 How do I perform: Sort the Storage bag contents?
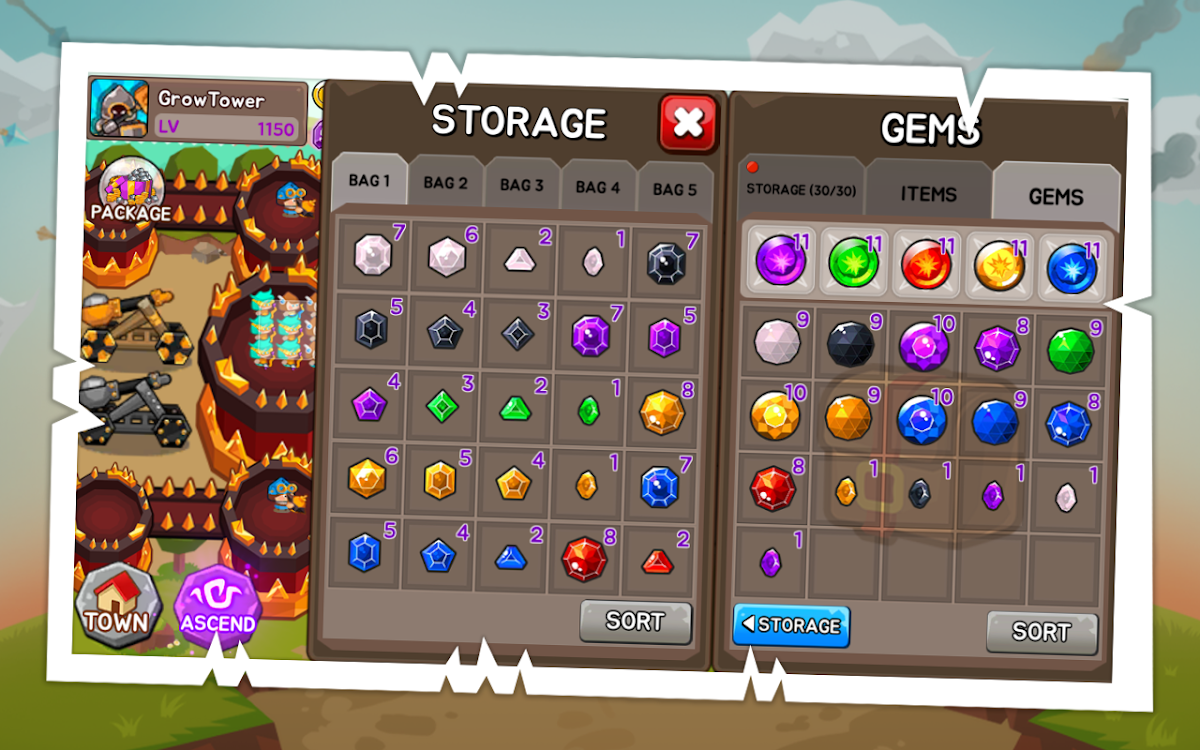pyautogui.click(x=635, y=621)
